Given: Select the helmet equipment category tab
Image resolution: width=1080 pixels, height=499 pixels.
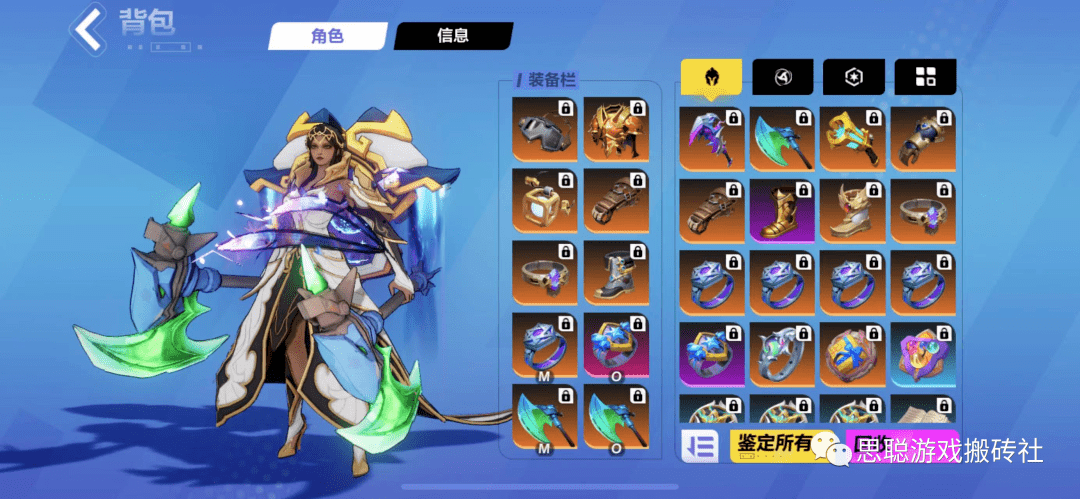Looking at the screenshot, I should tap(711, 77).
